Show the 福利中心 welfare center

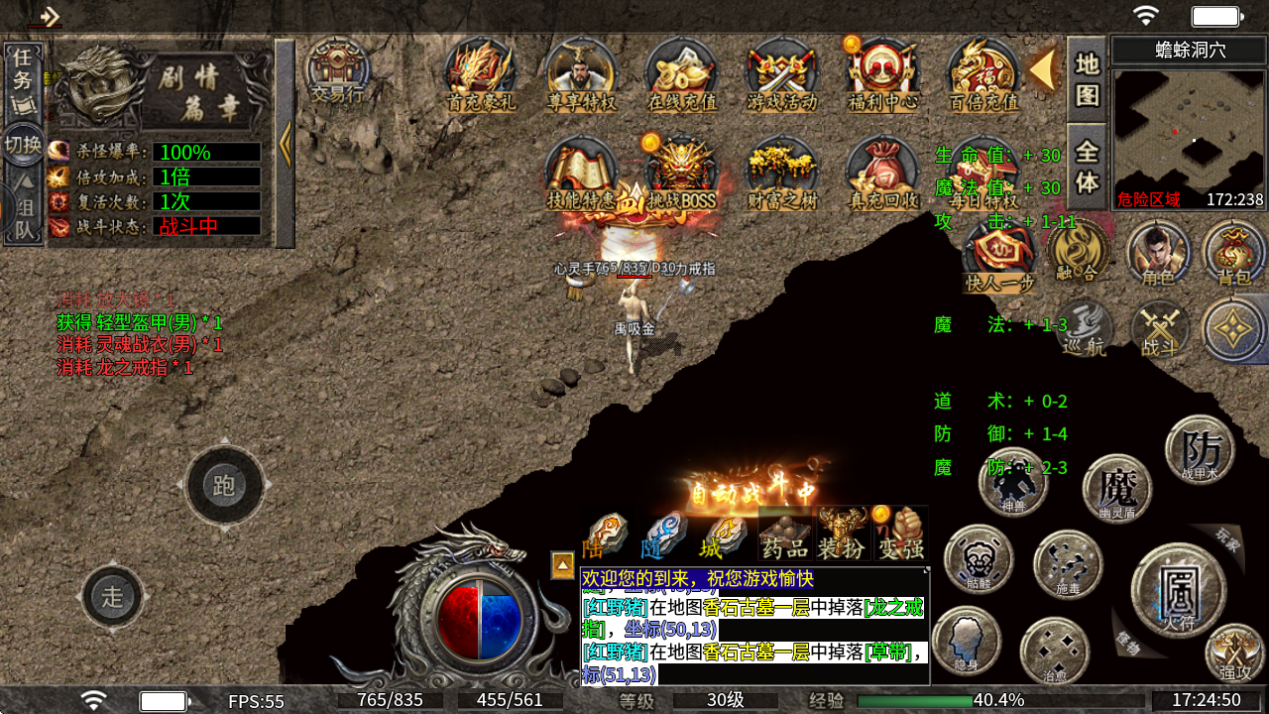[x=881, y=74]
